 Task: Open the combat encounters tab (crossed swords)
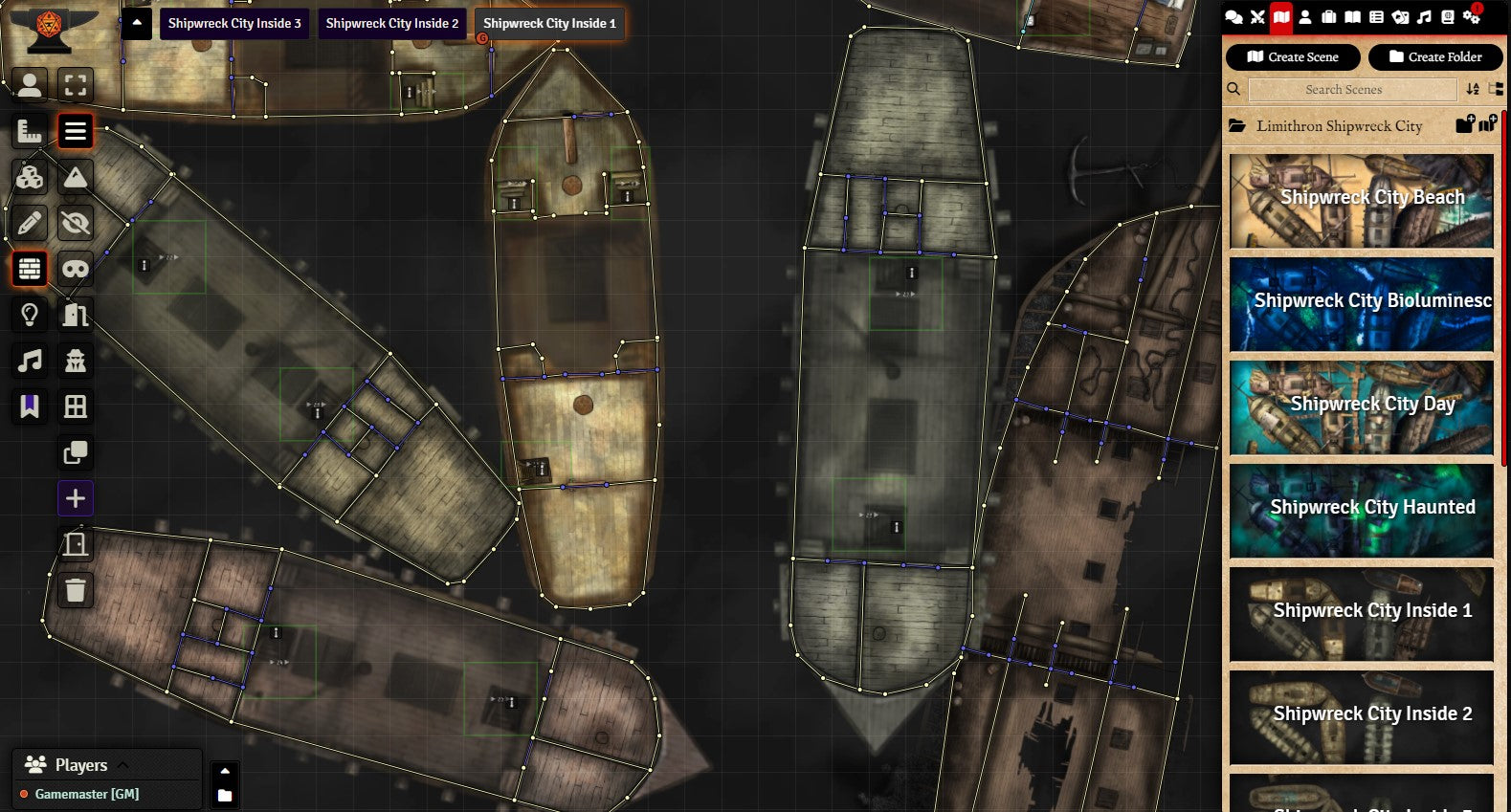(1257, 17)
